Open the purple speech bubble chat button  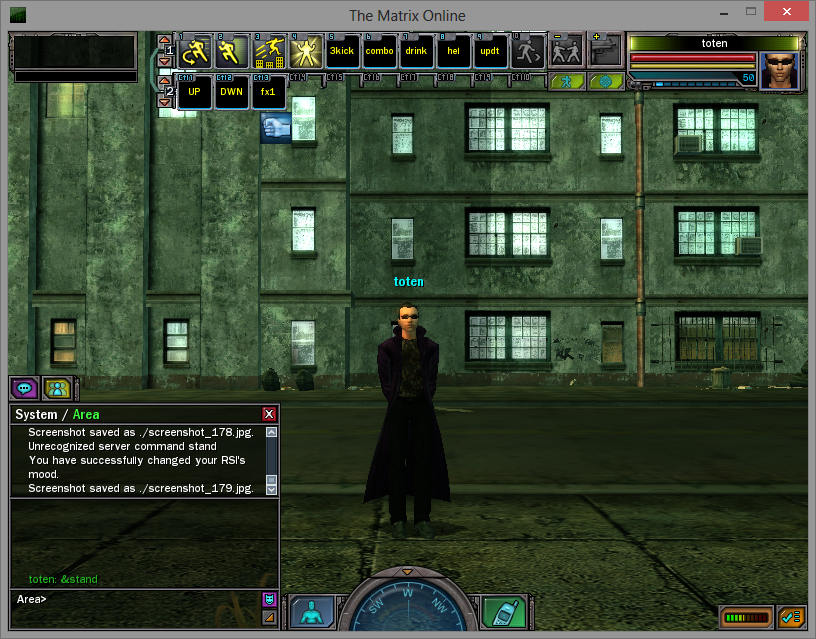click(24, 388)
